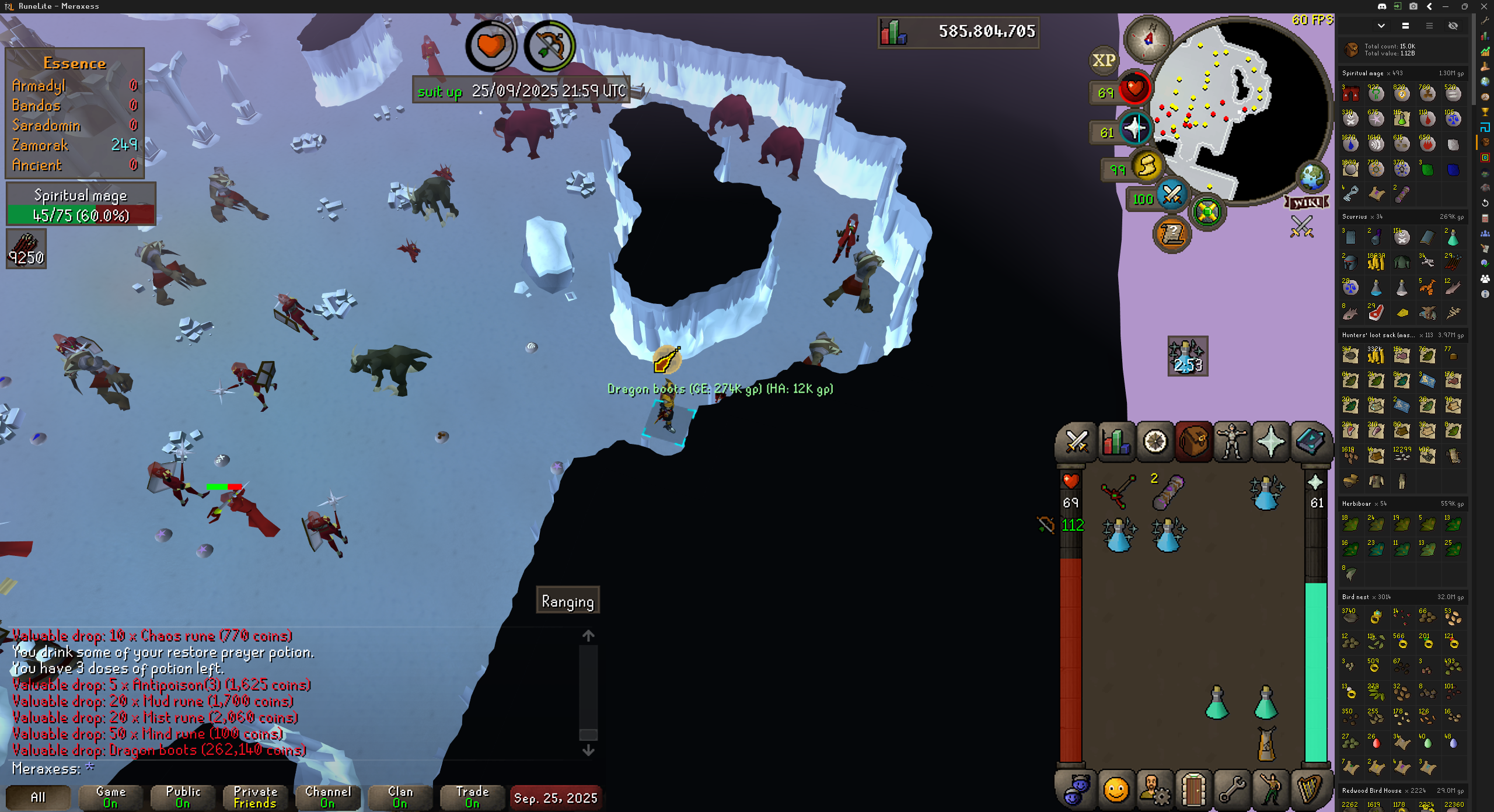
Task: Switch to the Skills tab
Action: [1116, 442]
